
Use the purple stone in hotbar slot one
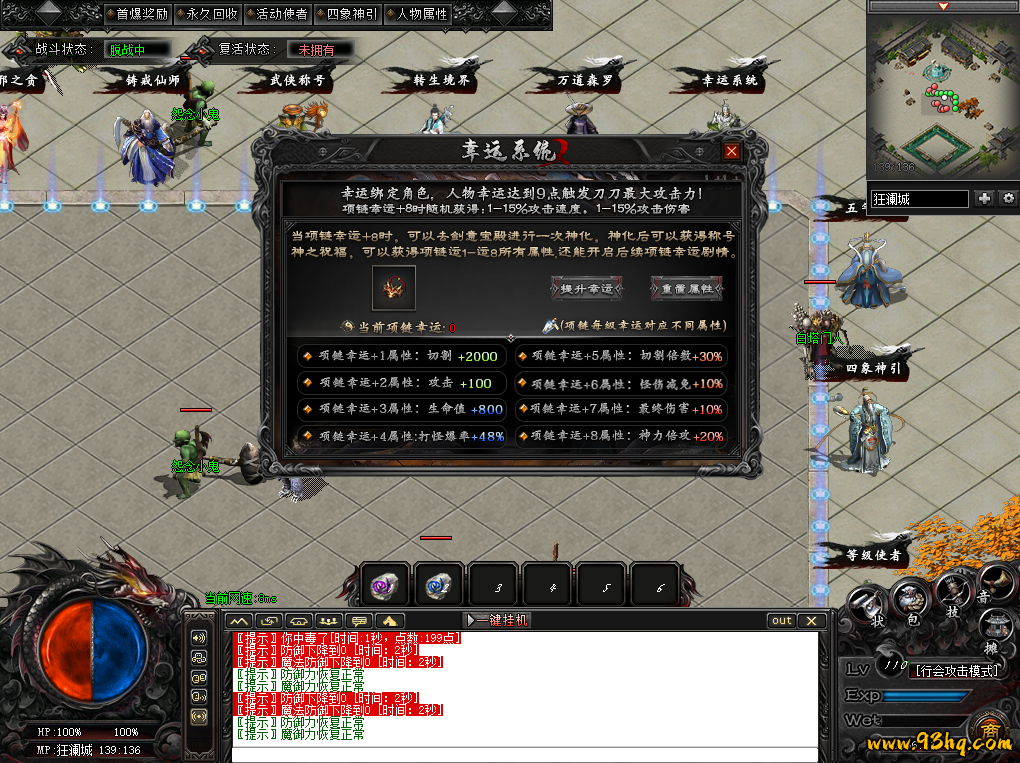pos(386,585)
